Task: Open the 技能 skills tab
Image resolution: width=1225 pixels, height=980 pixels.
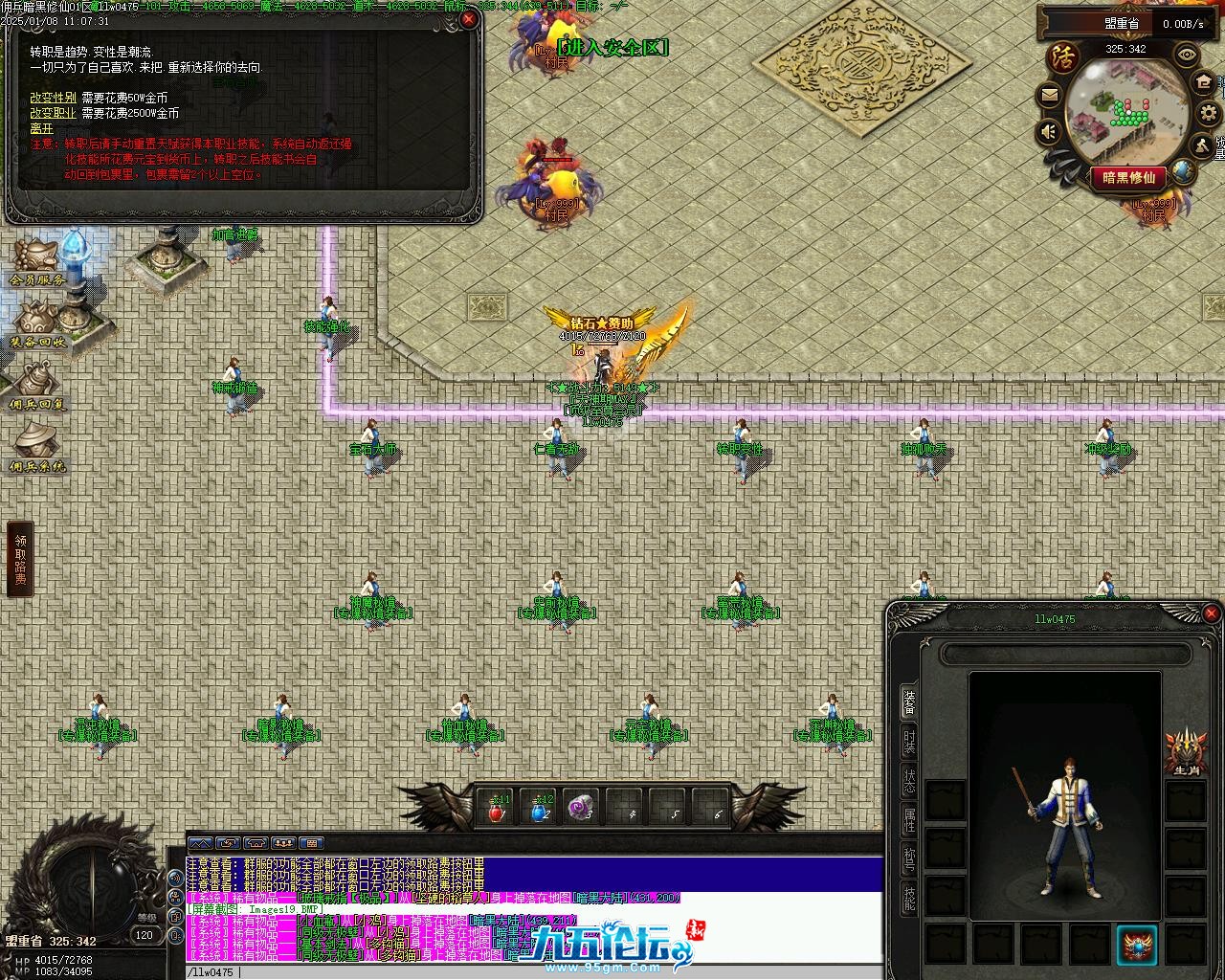Action: click(908, 897)
